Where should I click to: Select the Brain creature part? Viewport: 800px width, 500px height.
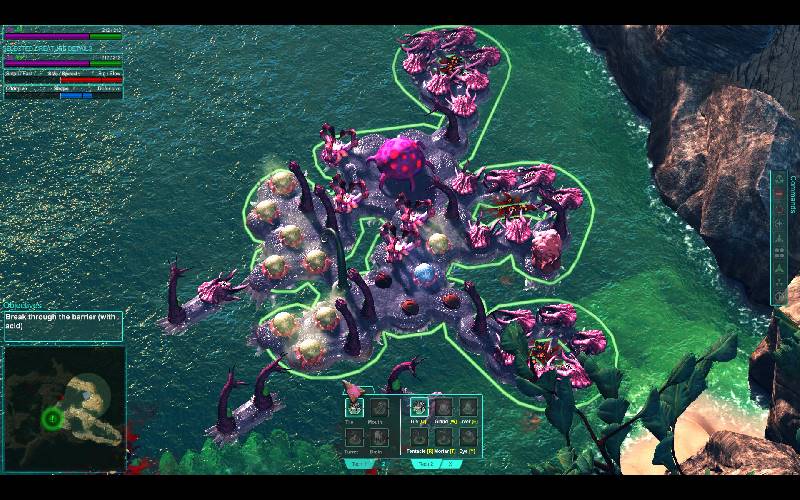pos(378,435)
